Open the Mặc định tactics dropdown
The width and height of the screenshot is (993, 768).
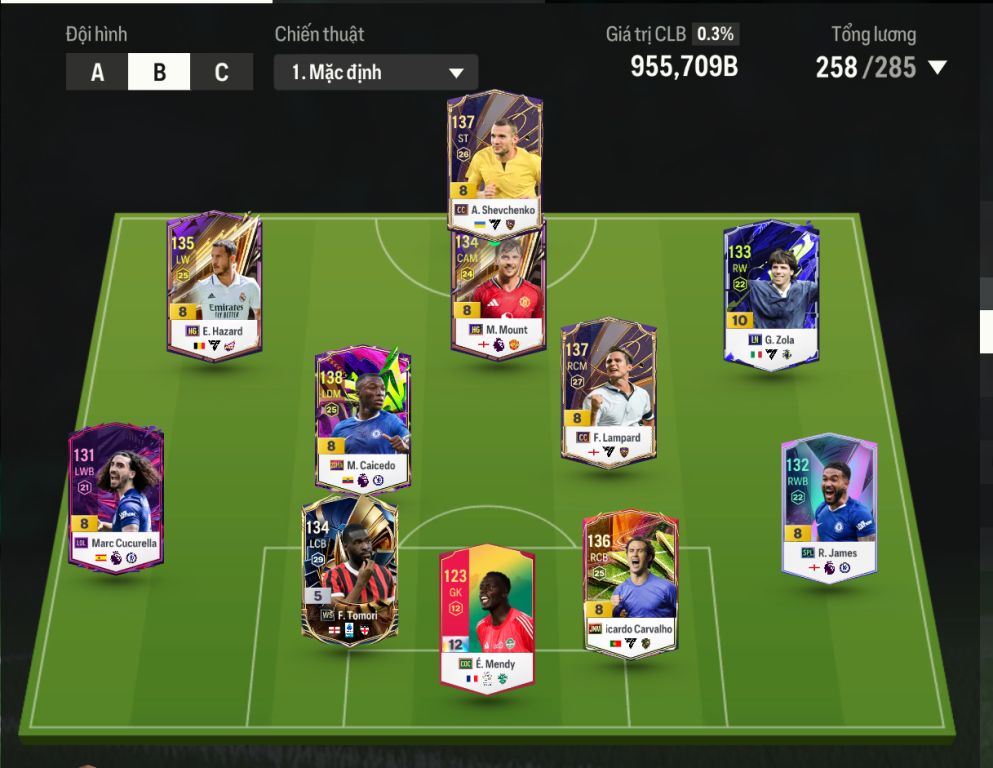point(376,72)
